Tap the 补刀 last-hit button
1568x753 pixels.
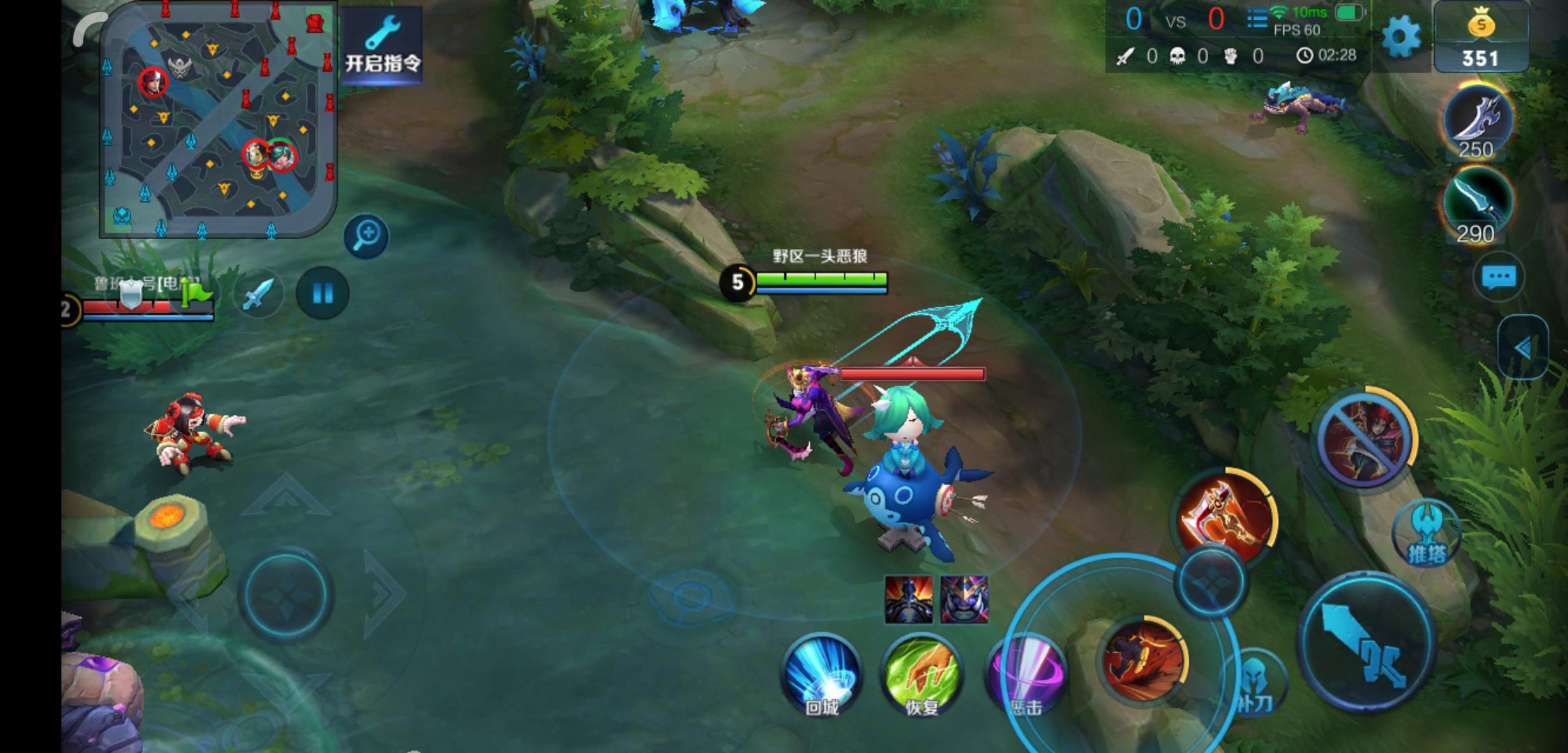[x=1253, y=683]
